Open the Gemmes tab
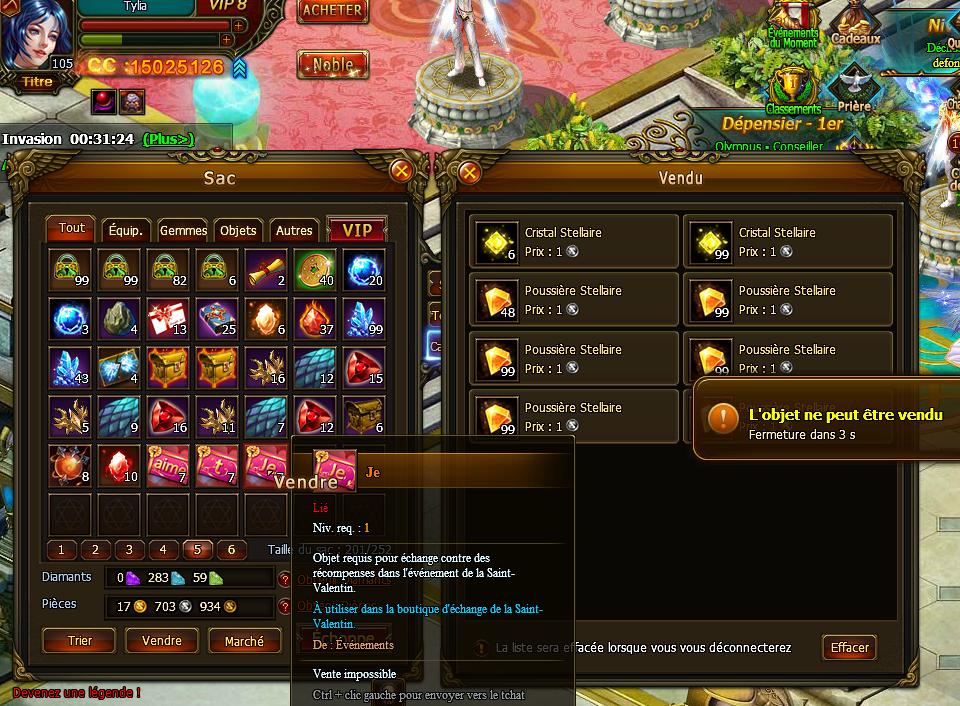This screenshot has height=706, width=960. (x=183, y=230)
